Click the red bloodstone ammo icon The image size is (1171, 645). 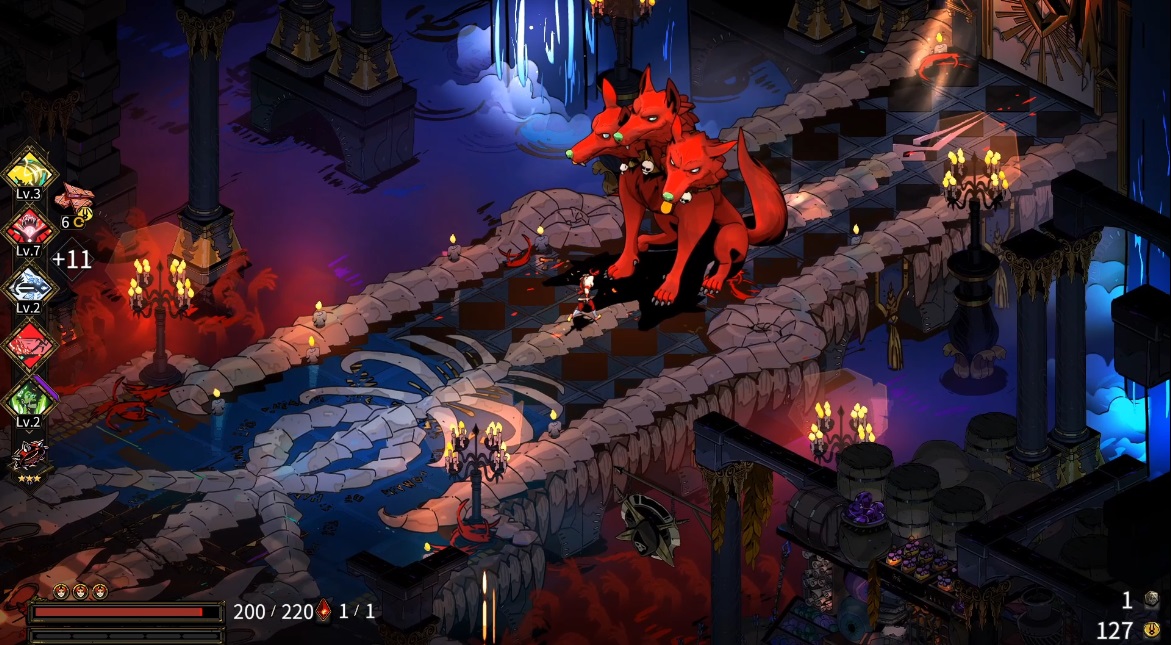(324, 610)
